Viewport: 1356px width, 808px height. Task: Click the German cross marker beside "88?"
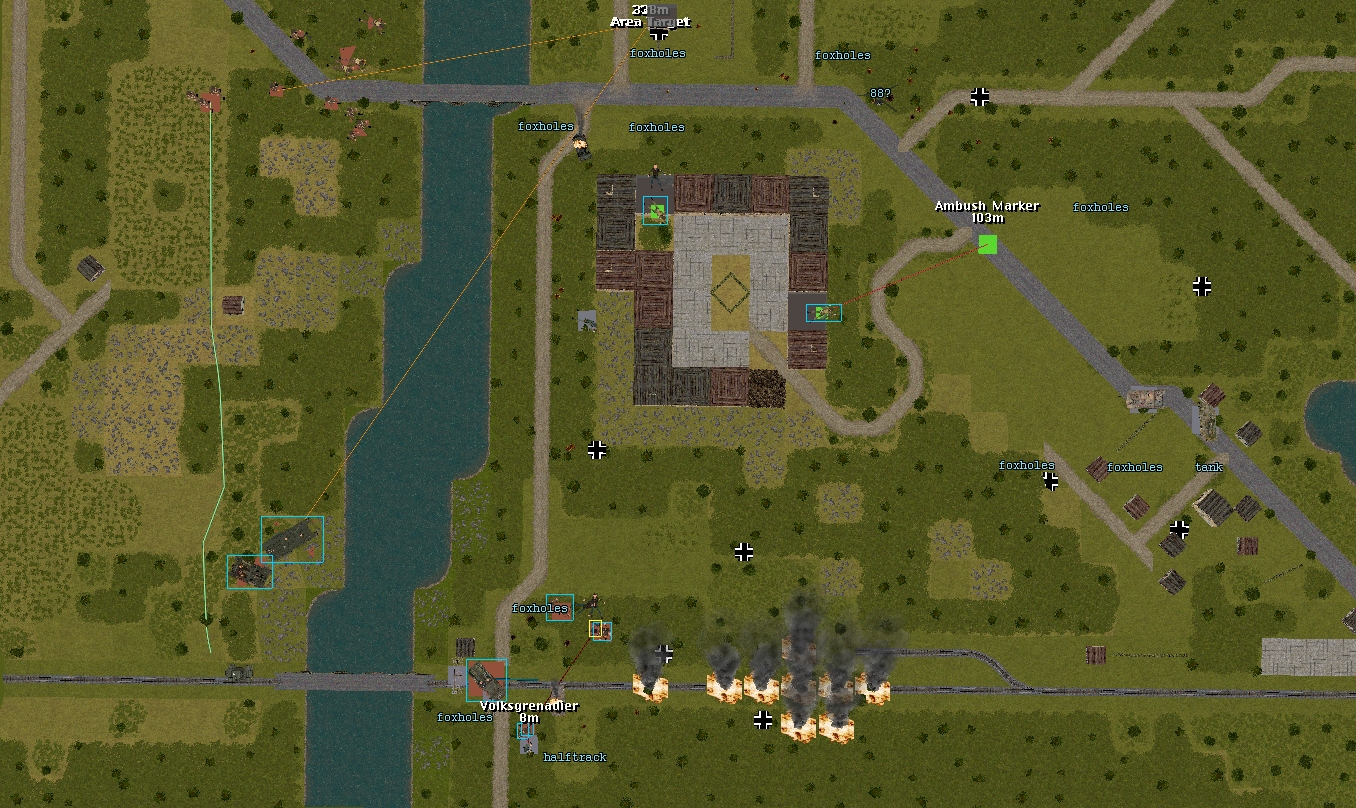(x=980, y=97)
